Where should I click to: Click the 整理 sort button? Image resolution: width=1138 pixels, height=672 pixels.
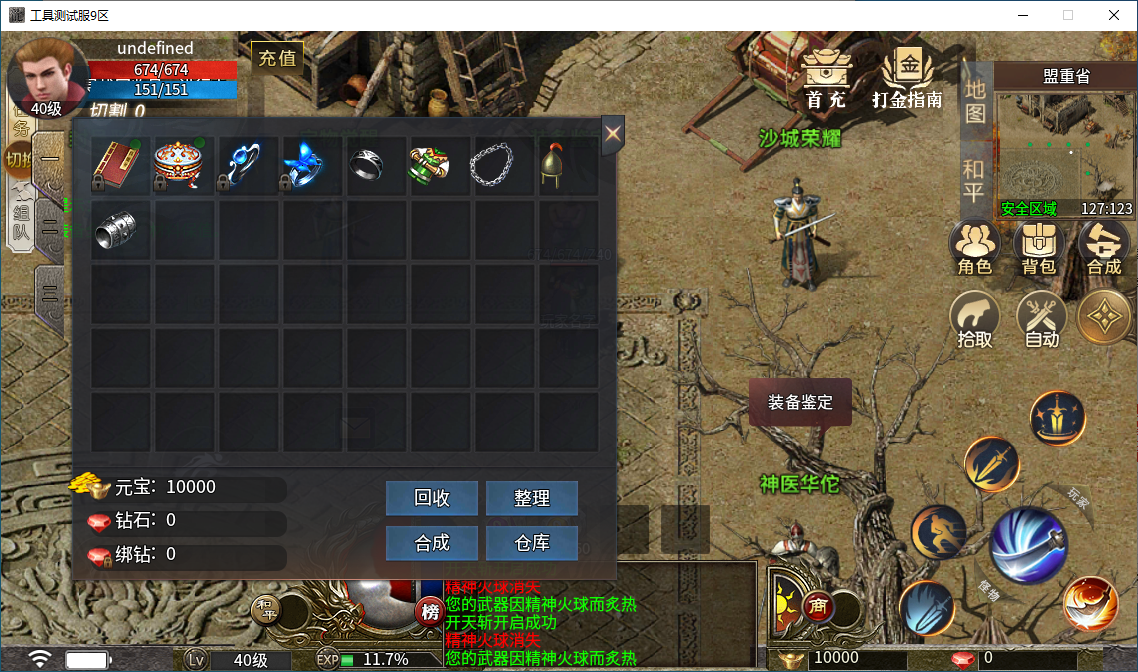[532, 498]
